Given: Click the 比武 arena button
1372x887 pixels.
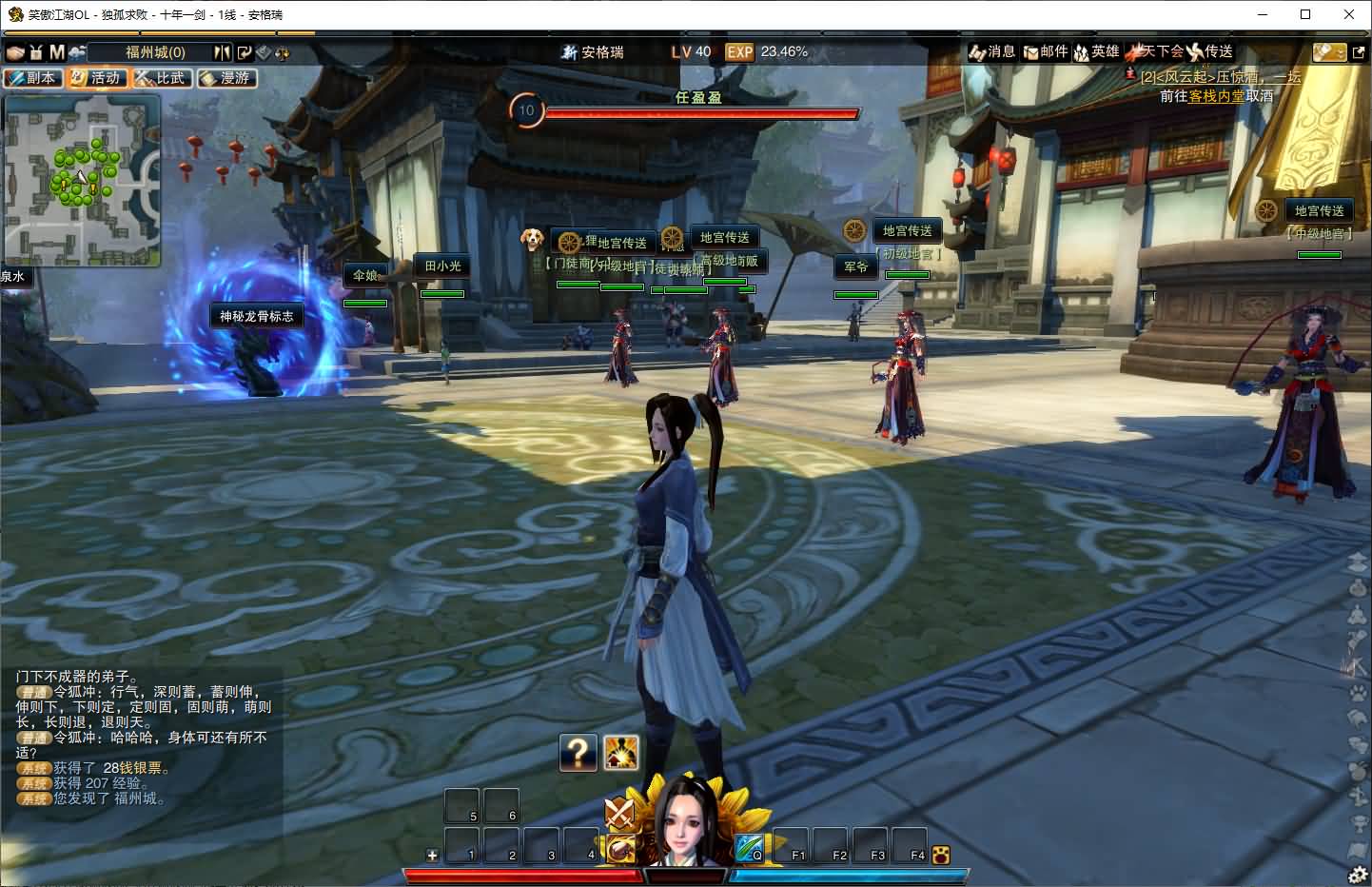Looking at the screenshot, I should (x=162, y=78).
